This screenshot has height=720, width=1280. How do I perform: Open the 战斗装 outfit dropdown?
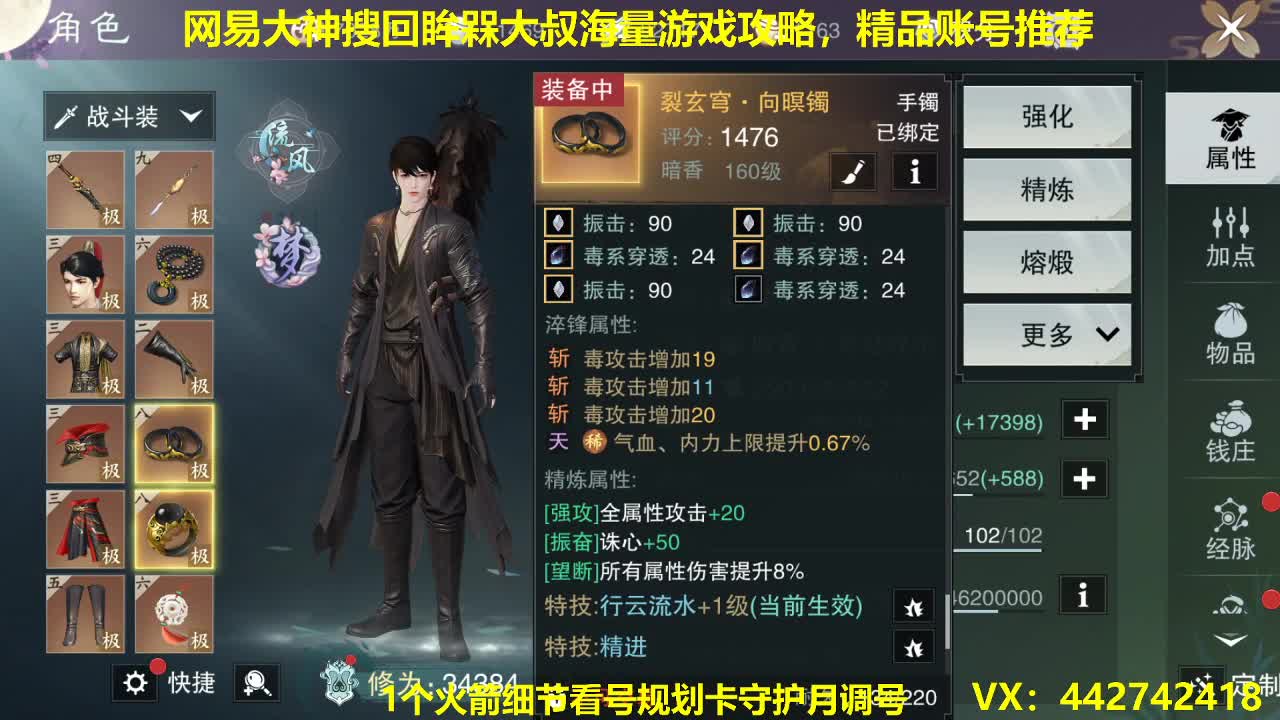128,115
